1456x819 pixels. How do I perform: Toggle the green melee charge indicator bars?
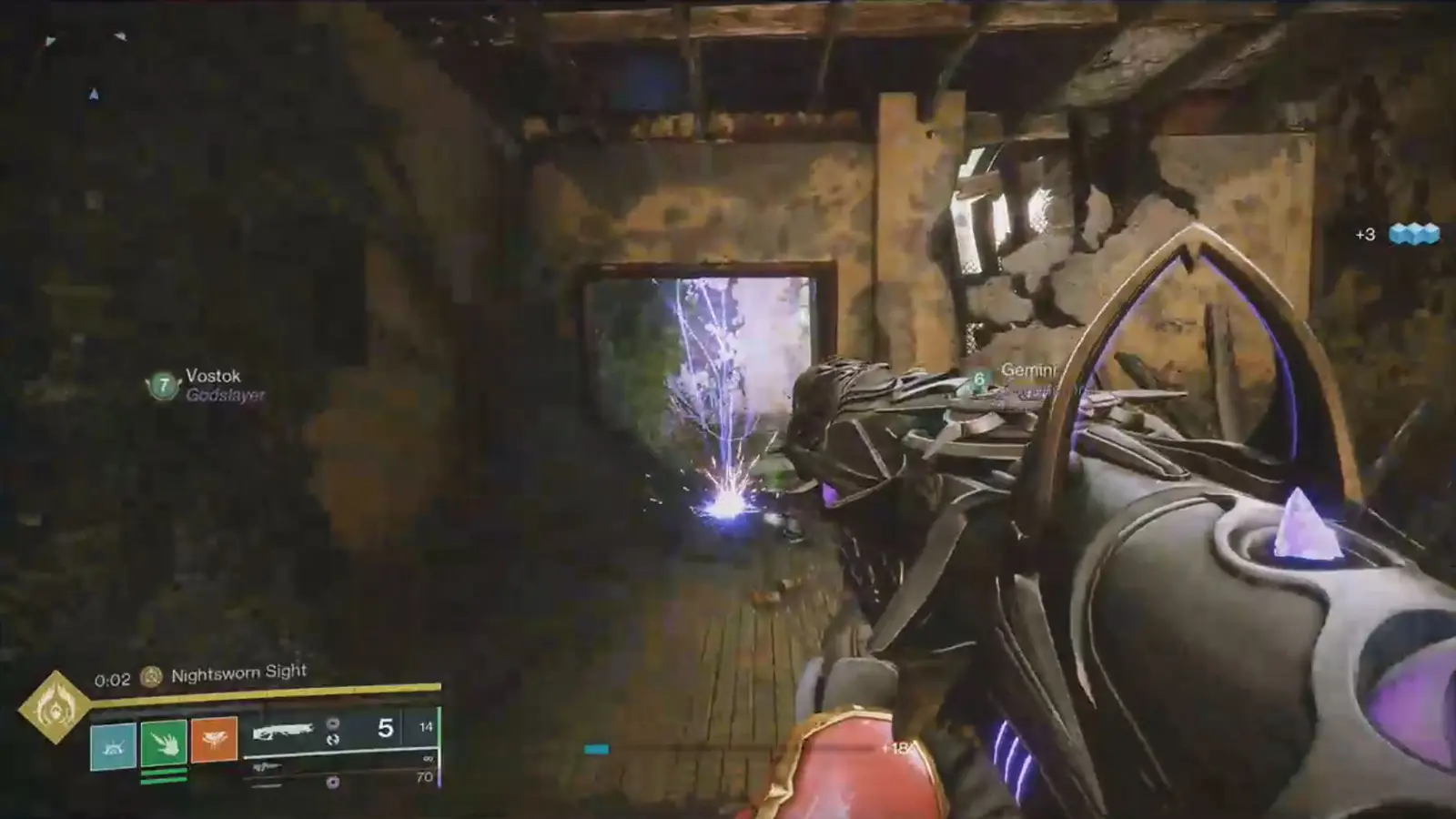(164, 775)
